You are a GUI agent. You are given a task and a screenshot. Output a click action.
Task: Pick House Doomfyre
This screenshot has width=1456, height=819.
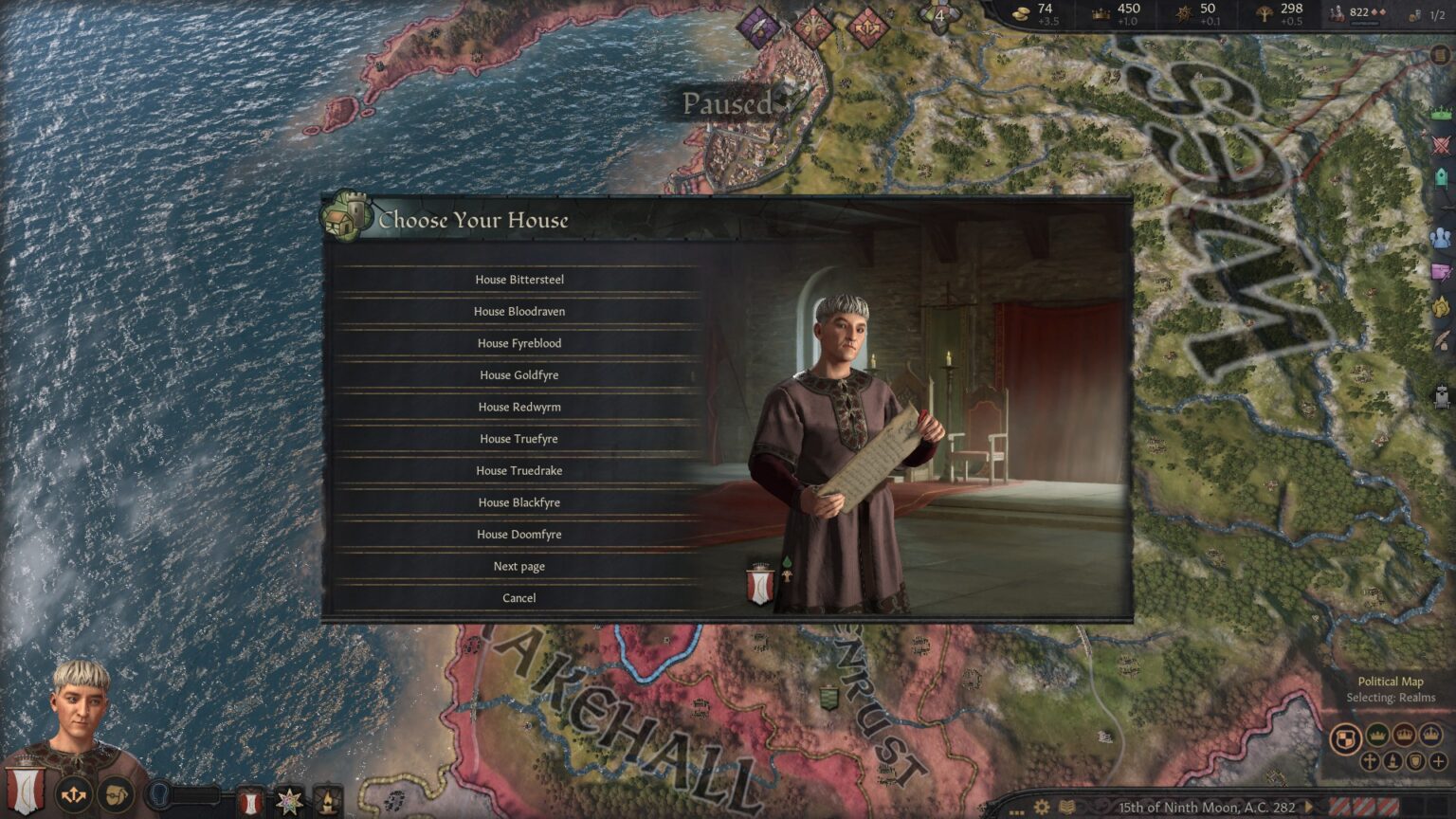(519, 535)
